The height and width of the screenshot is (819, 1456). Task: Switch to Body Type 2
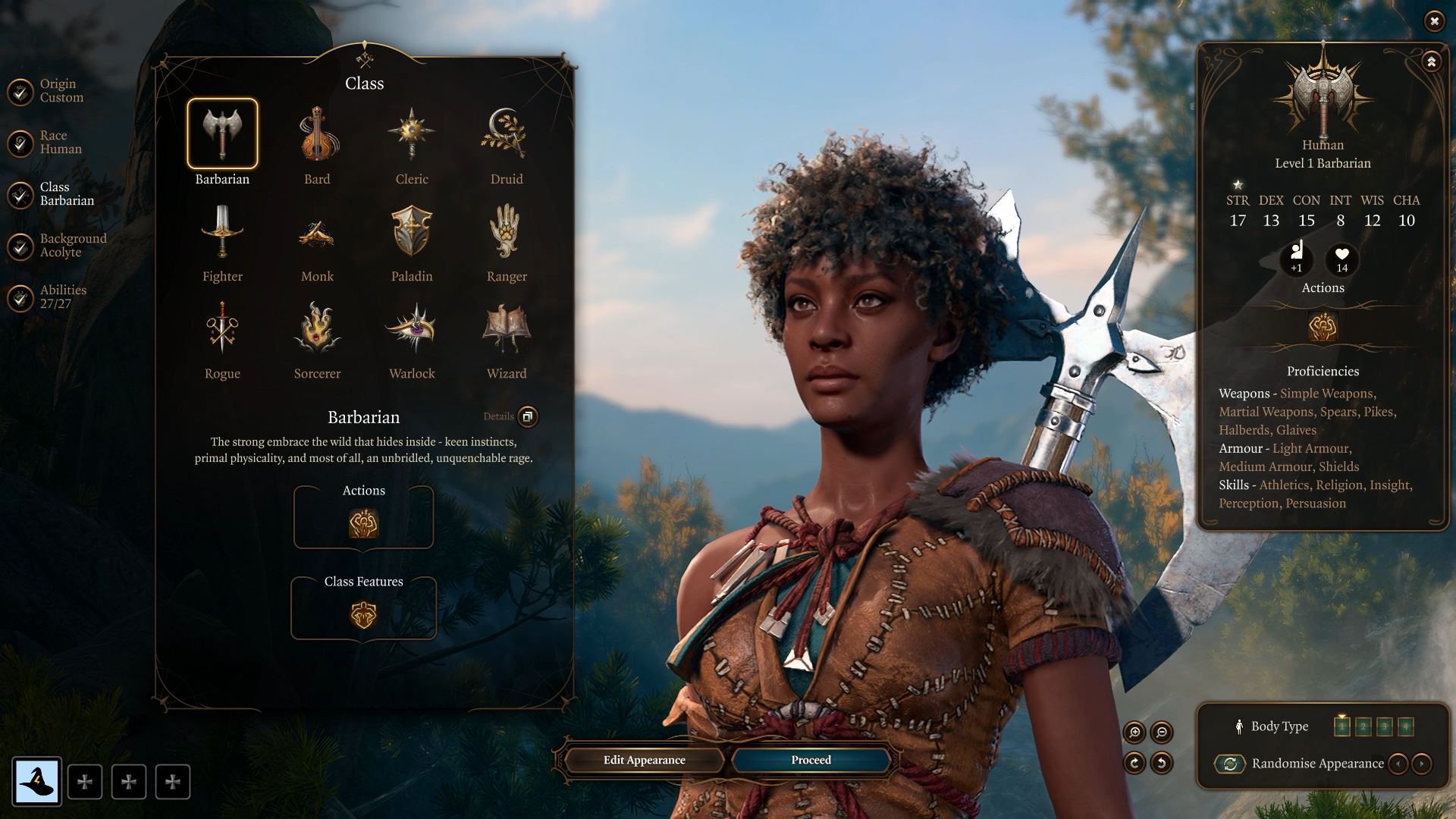[1363, 726]
